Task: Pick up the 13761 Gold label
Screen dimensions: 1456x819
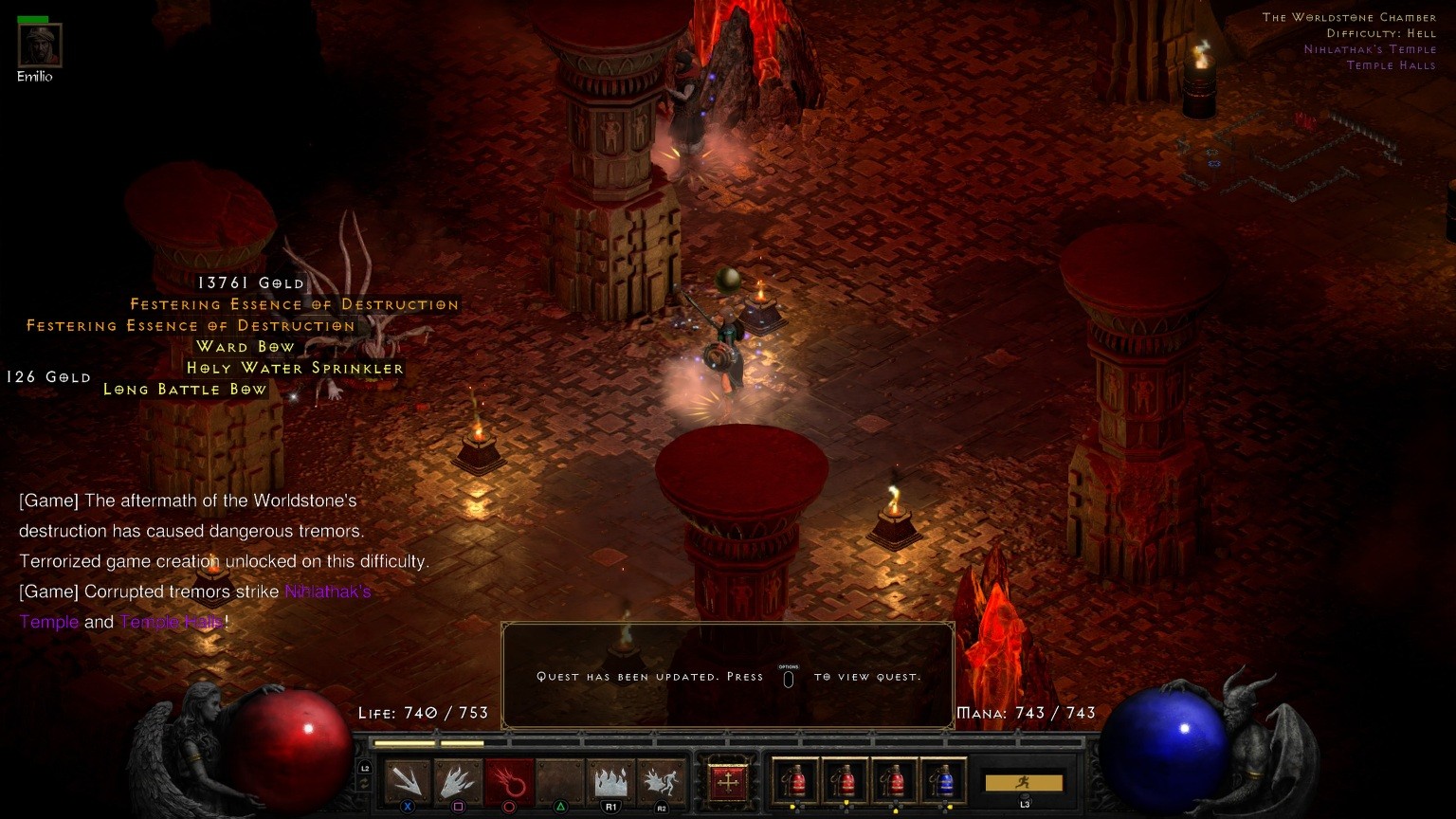Action: pos(251,283)
